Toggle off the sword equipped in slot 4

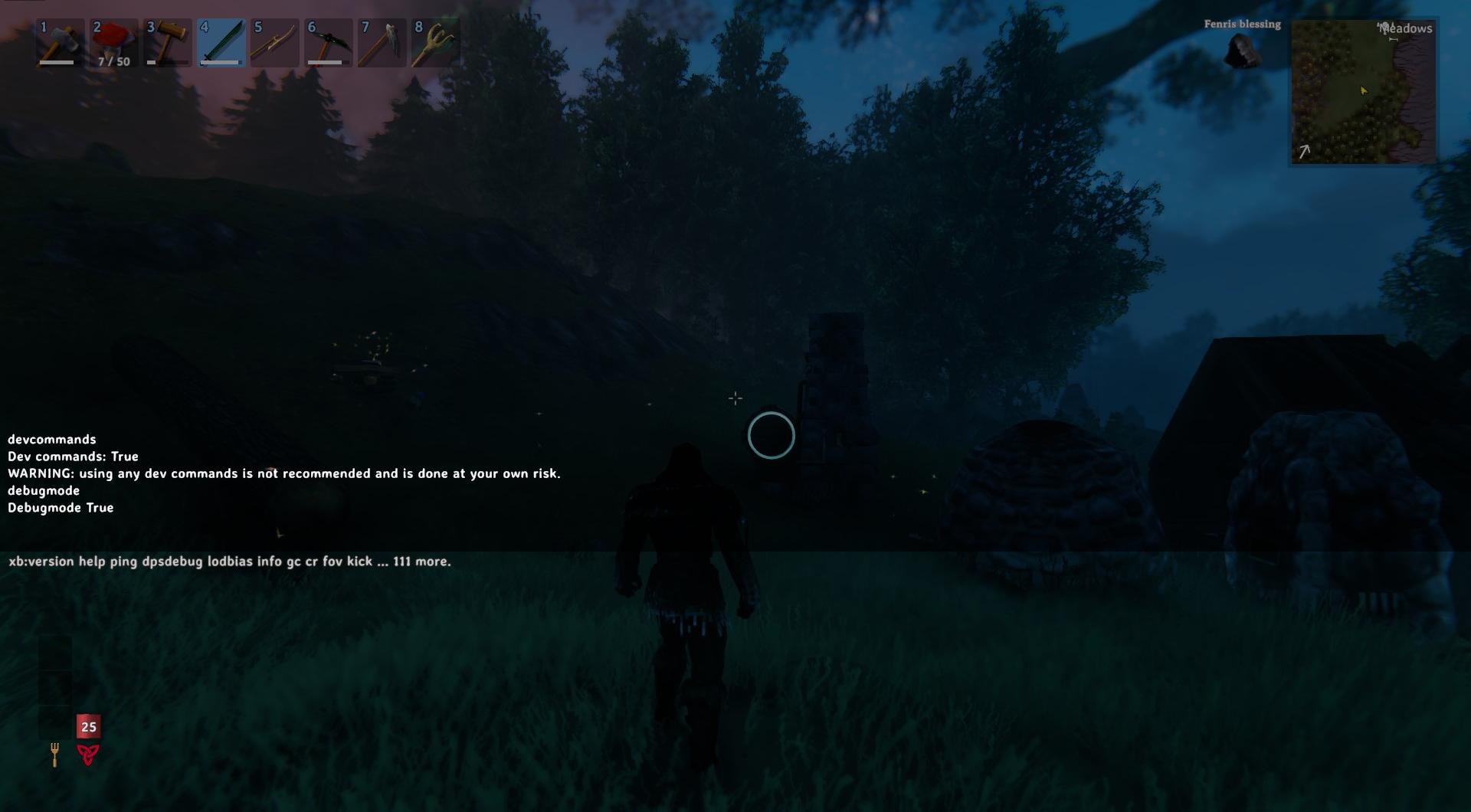tap(221, 42)
